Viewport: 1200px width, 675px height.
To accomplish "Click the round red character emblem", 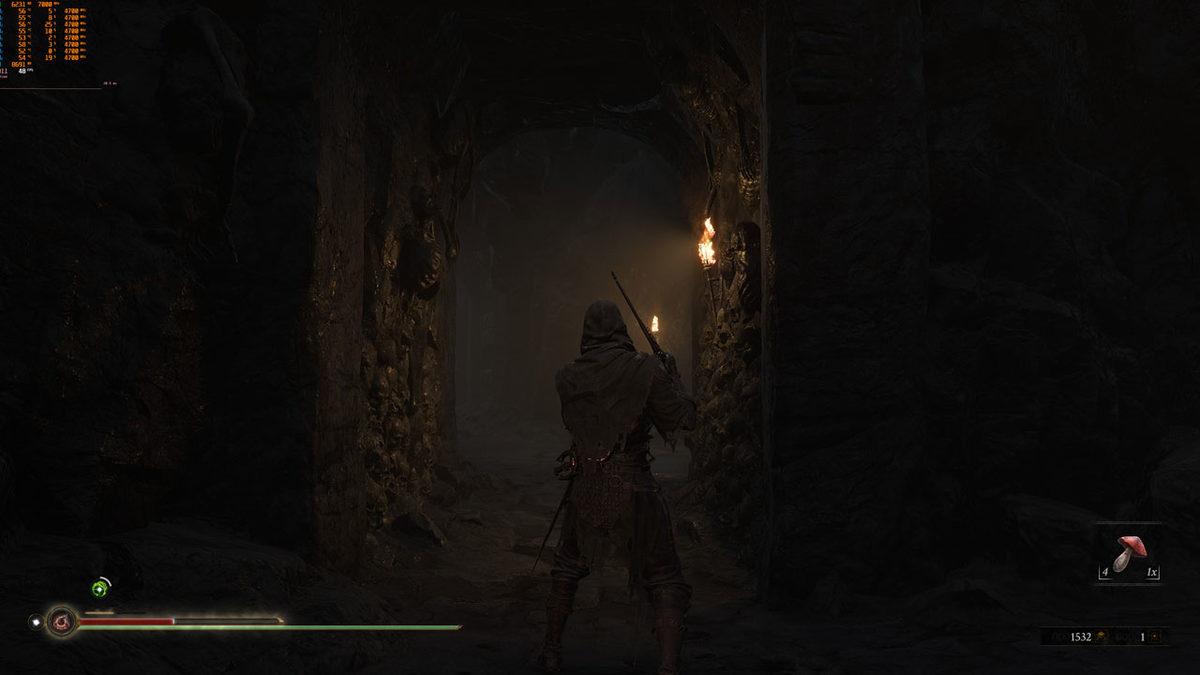I will tap(62, 622).
